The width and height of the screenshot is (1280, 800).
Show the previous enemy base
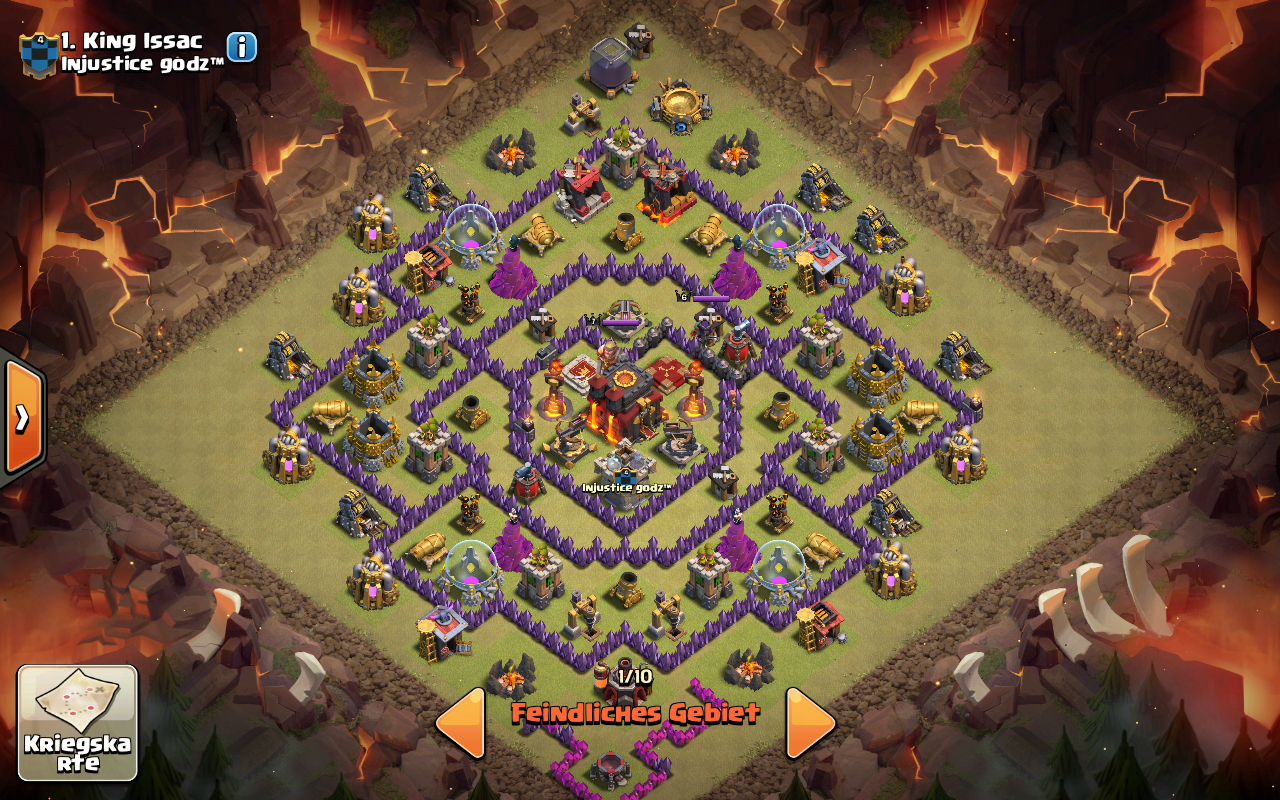point(461,722)
